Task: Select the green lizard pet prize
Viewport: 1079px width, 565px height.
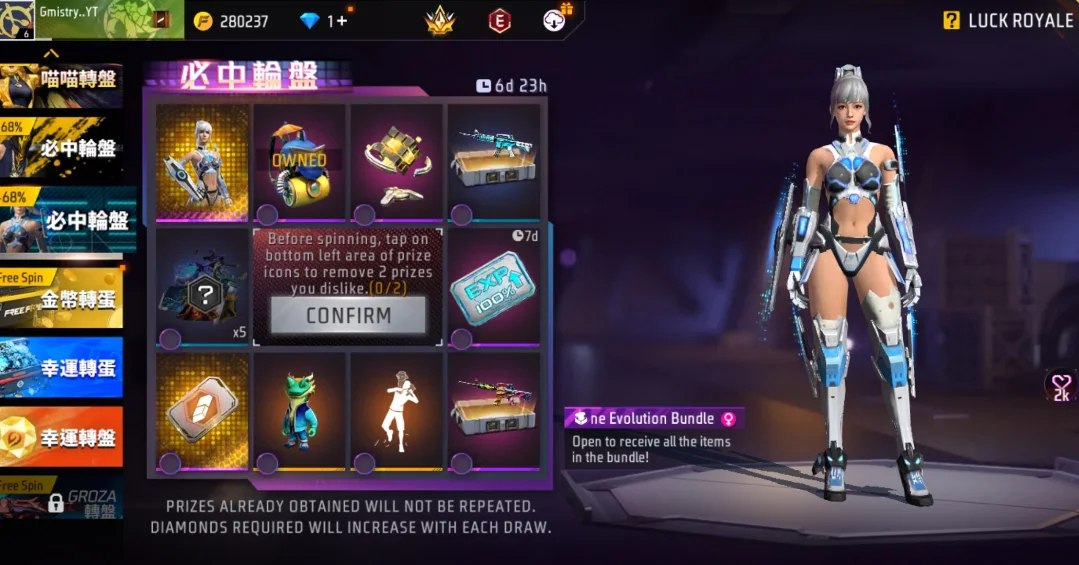Action: point(299,411)
